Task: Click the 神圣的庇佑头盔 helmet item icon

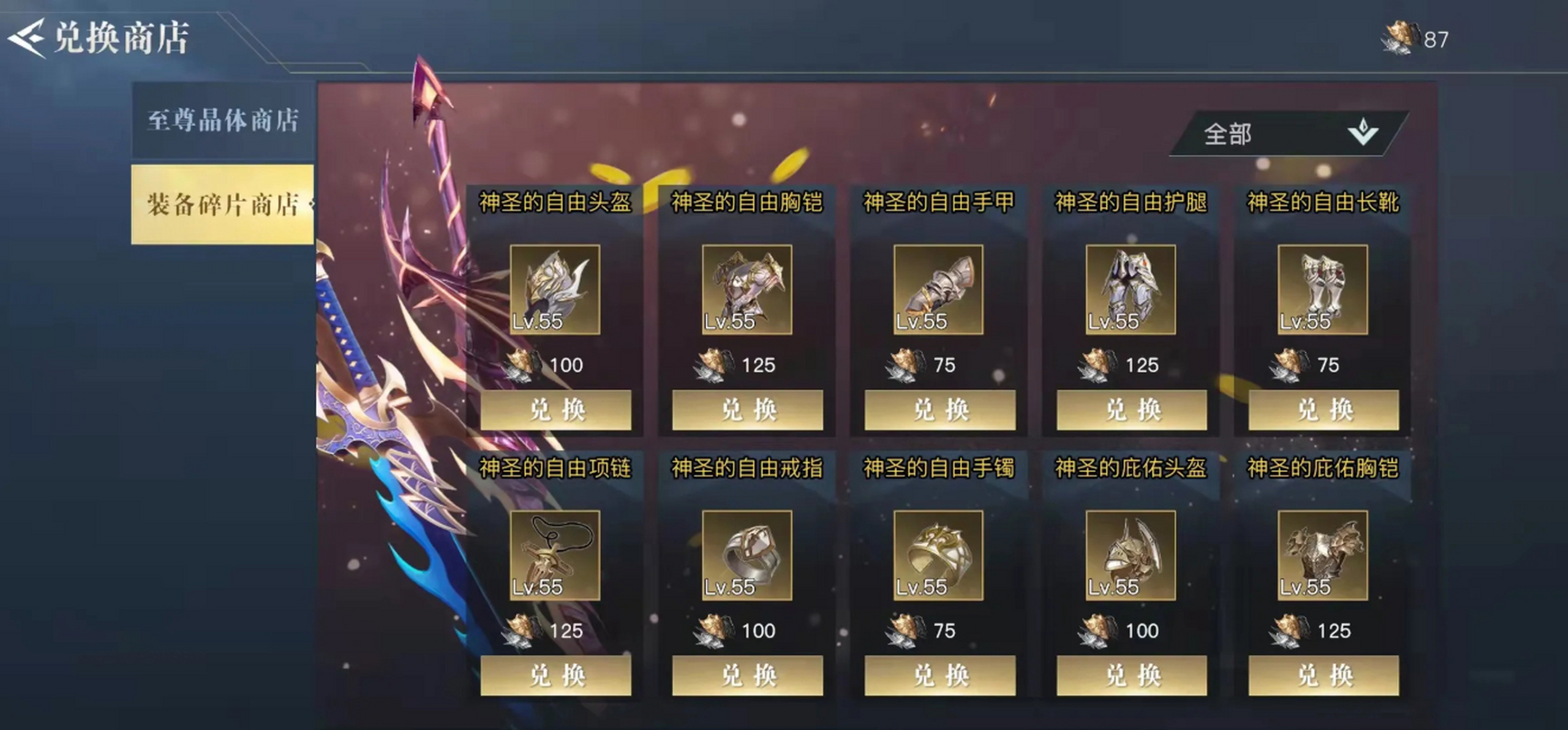Action: (1131, 556)
